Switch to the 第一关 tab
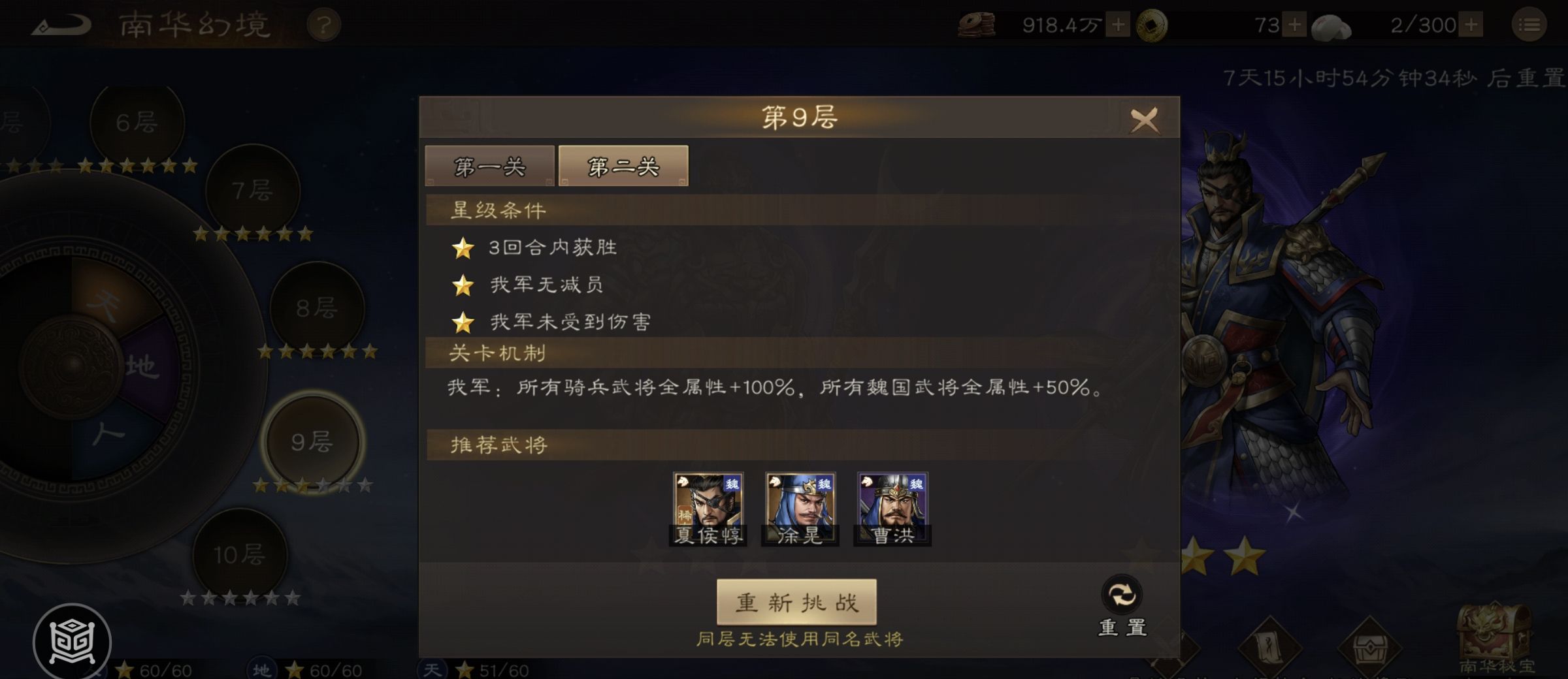 [x=489, y=166]
